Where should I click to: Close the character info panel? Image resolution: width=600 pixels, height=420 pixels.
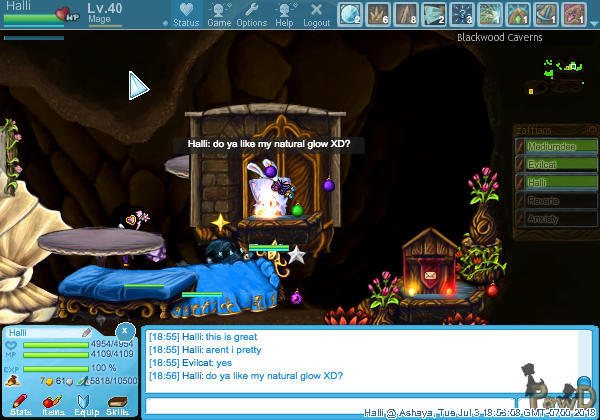pyautogui.click(x=125, y=330)
